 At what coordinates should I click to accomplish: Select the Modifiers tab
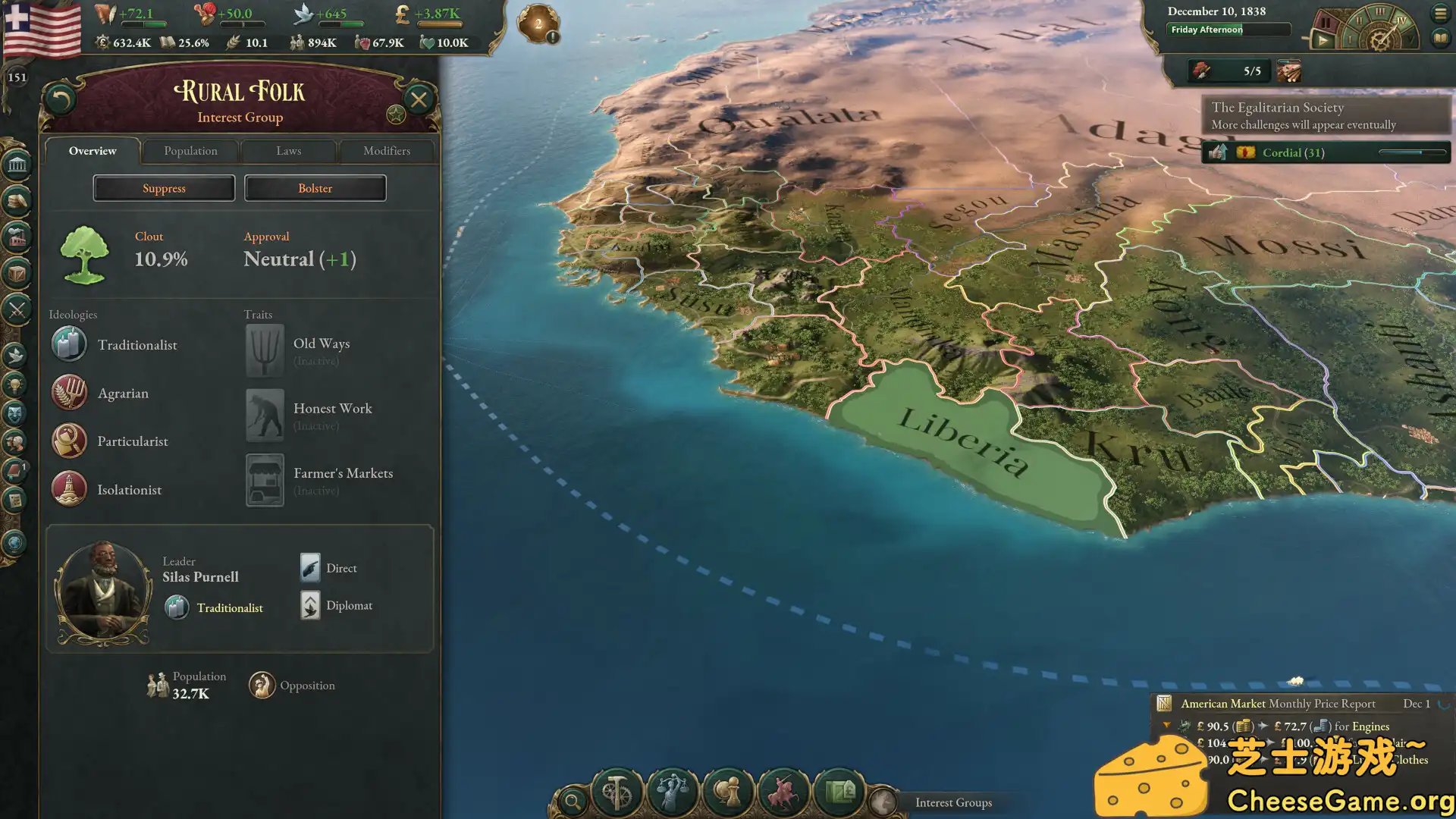387,151
